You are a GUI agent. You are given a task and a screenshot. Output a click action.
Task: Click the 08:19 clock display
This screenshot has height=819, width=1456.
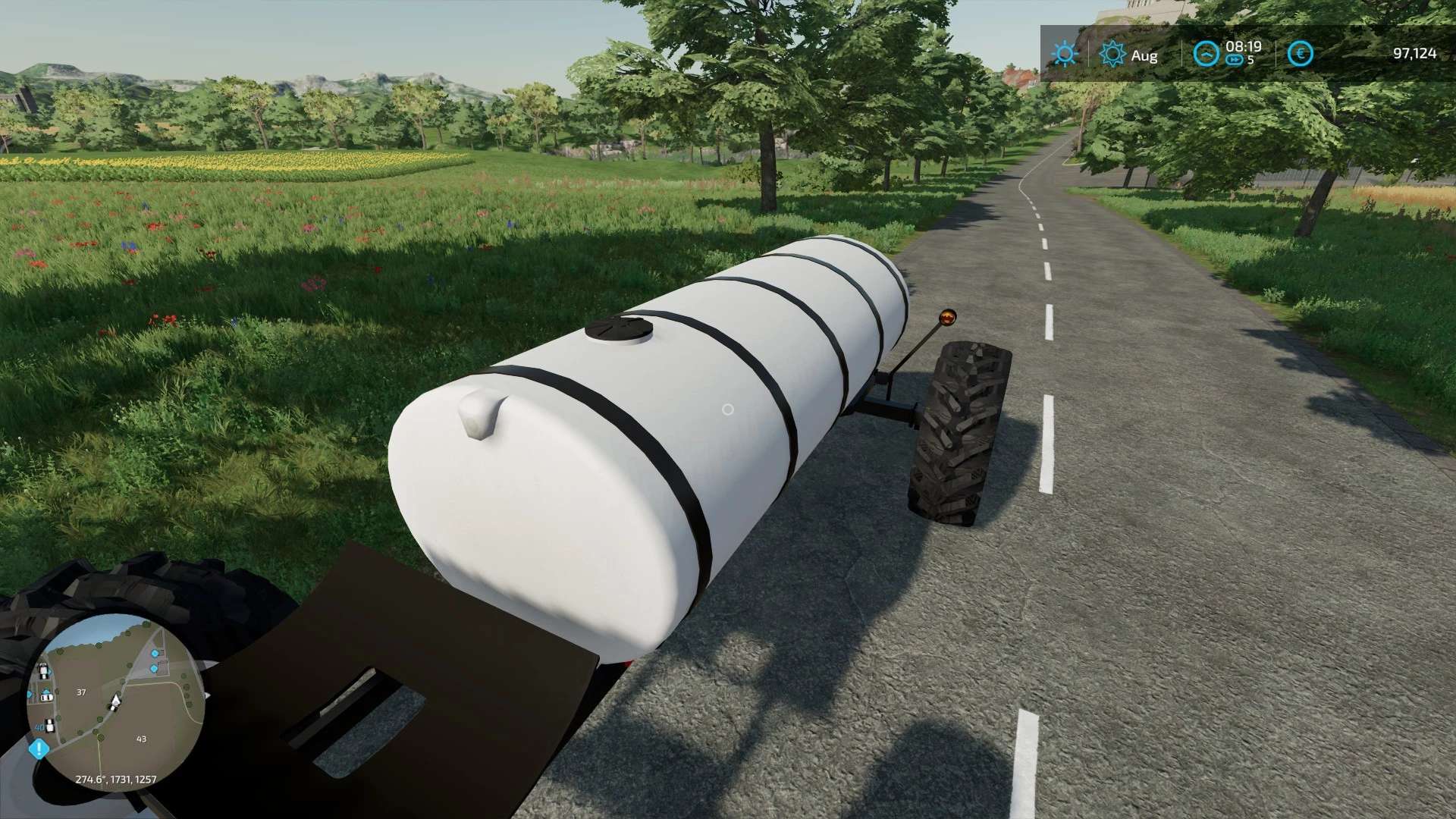(1244, 48)
